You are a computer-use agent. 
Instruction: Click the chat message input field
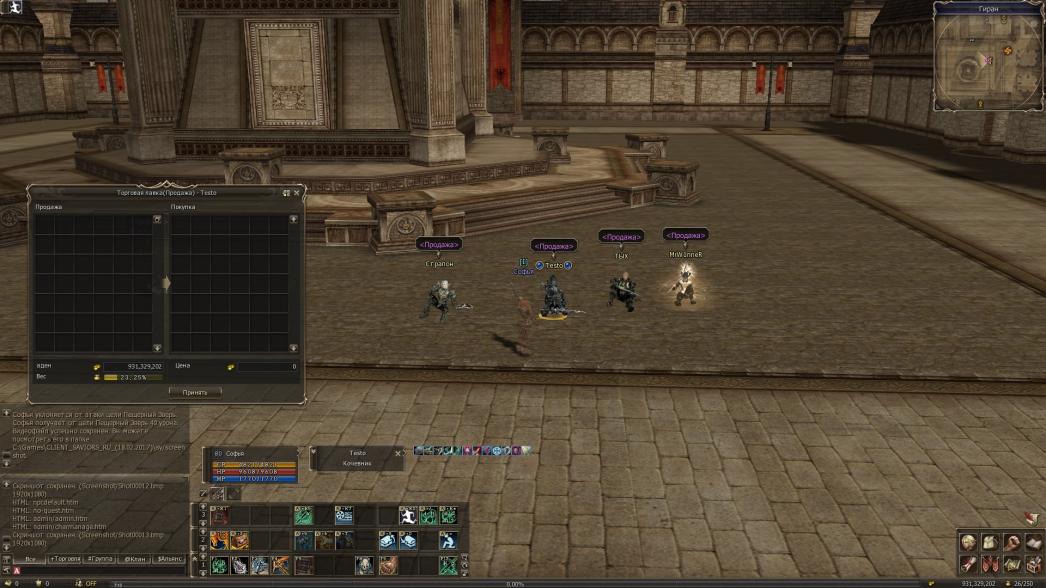click(100, 571)
